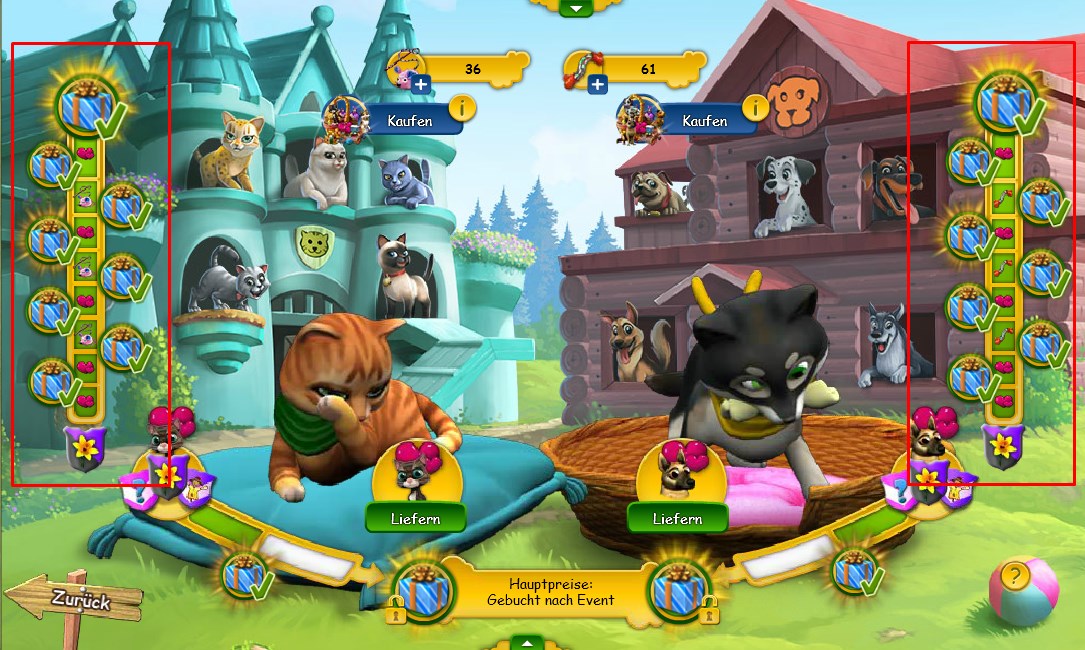Click Liefern under the German shepherd portrait

pos(678,518)
